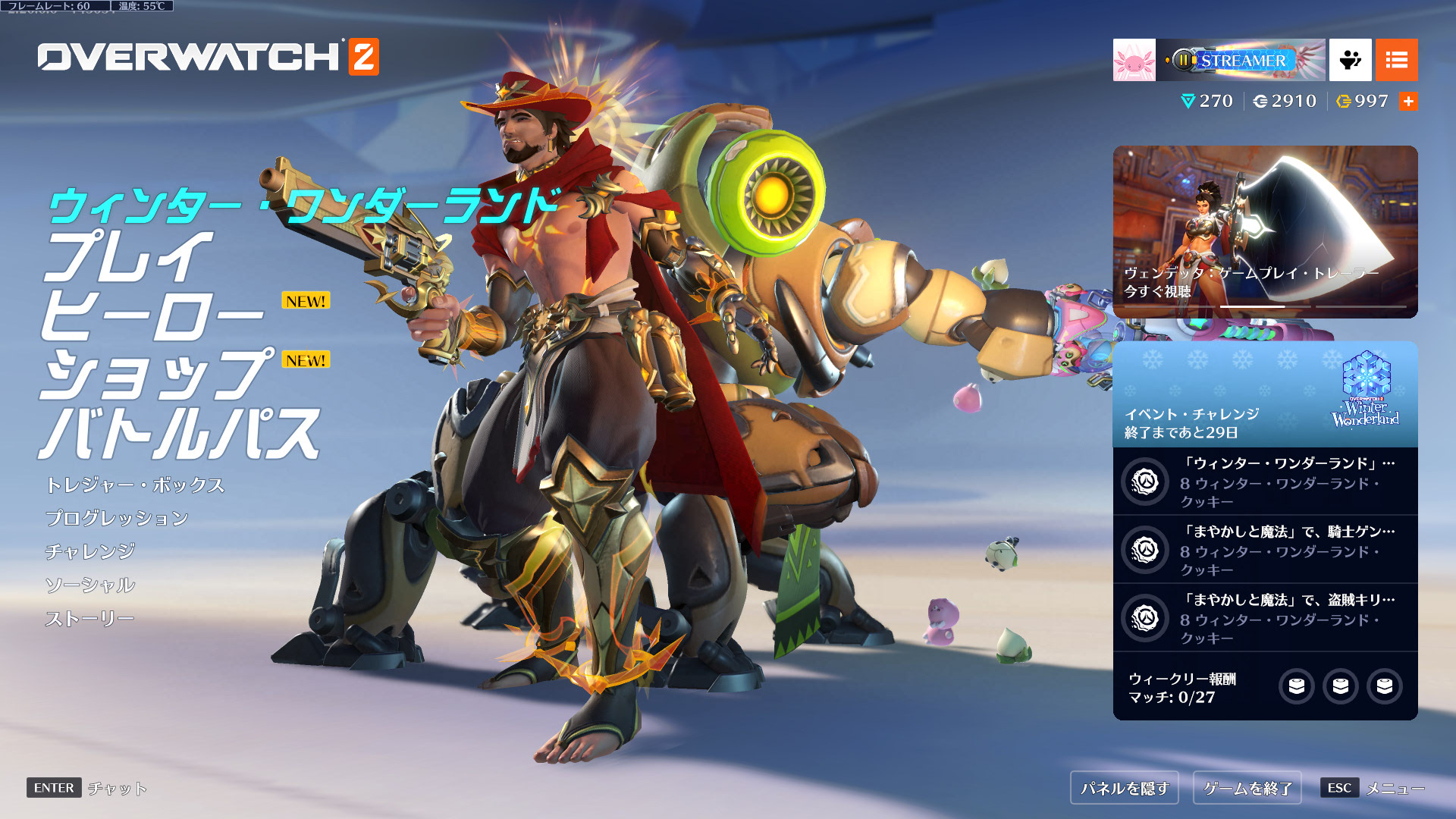1456x819 pixels.
Task: Open the ウィークリー報酬 weekly rewards row
Action: (x=1265, y=687)
